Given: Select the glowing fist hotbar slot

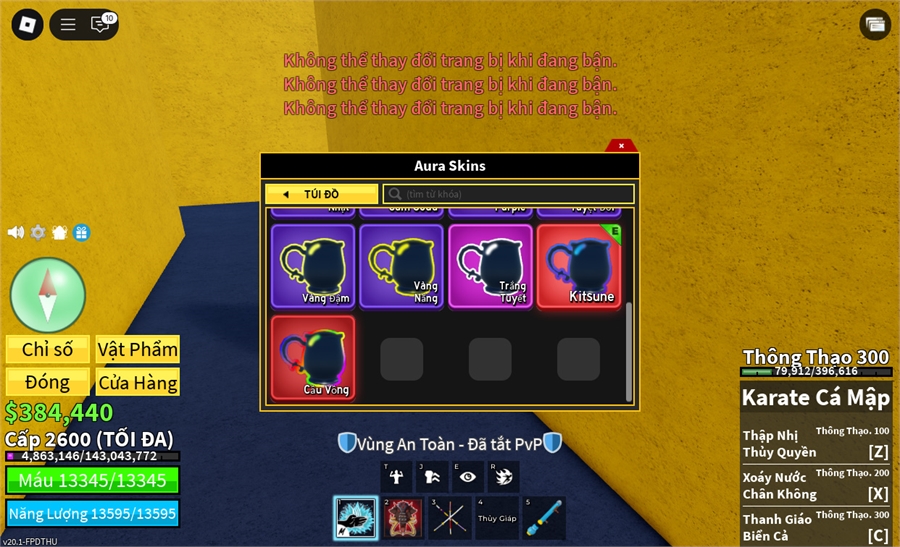Looking at the screenshot, I should click(x=355, y=518).
